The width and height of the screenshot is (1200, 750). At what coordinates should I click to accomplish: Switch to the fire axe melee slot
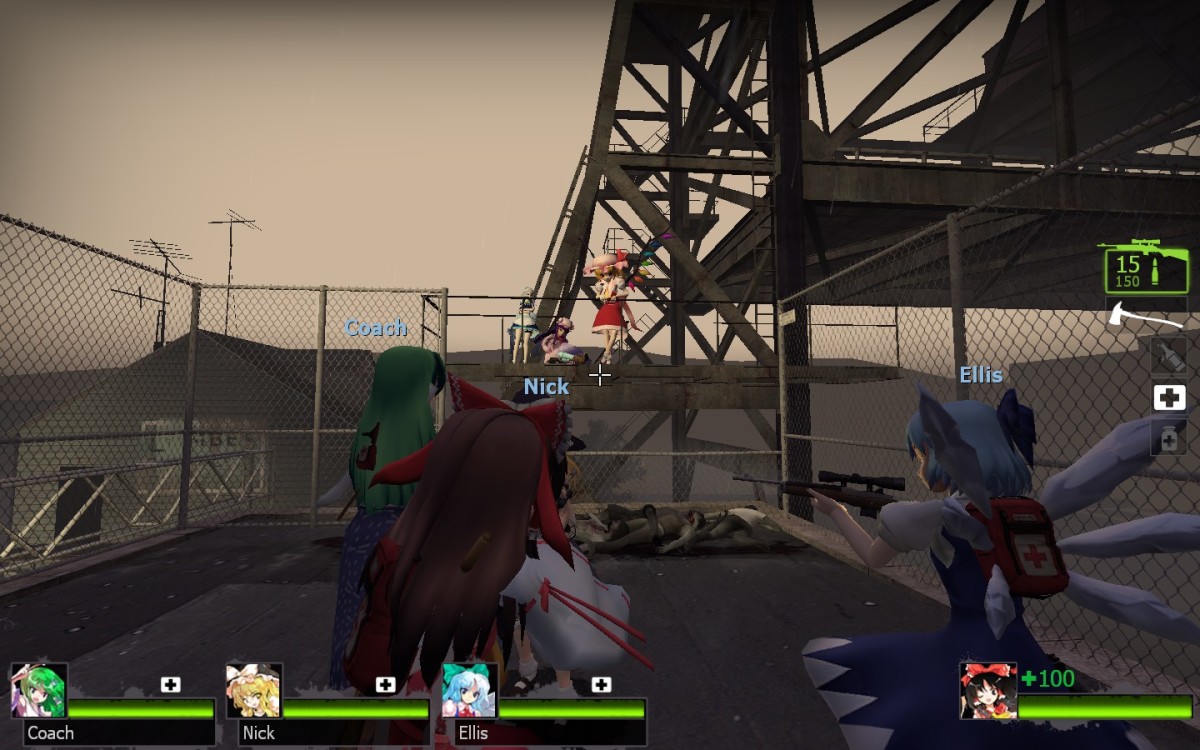[x=1145, y=317]
